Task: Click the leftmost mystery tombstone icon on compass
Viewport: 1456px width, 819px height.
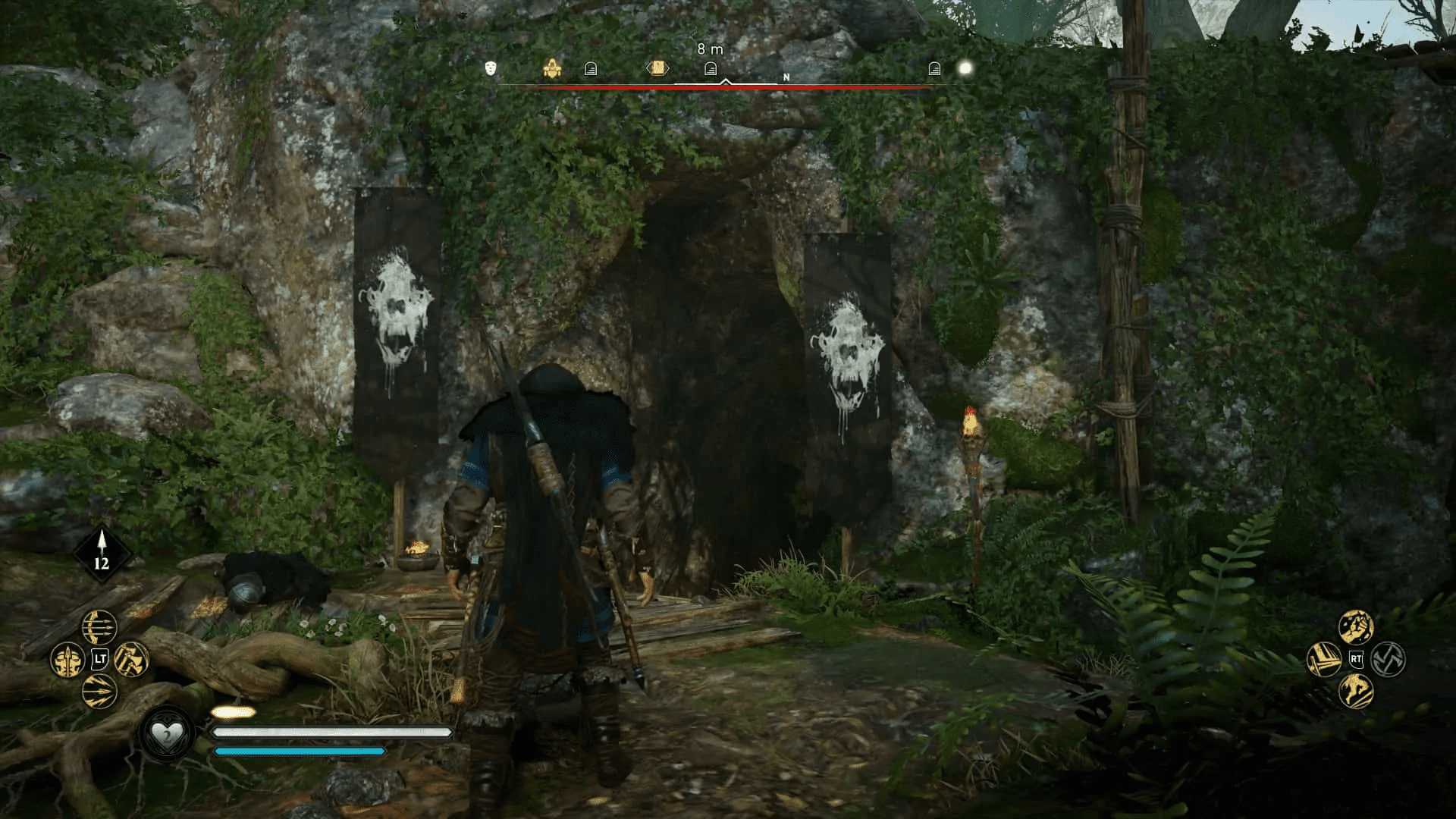Action: coord(589,68)
